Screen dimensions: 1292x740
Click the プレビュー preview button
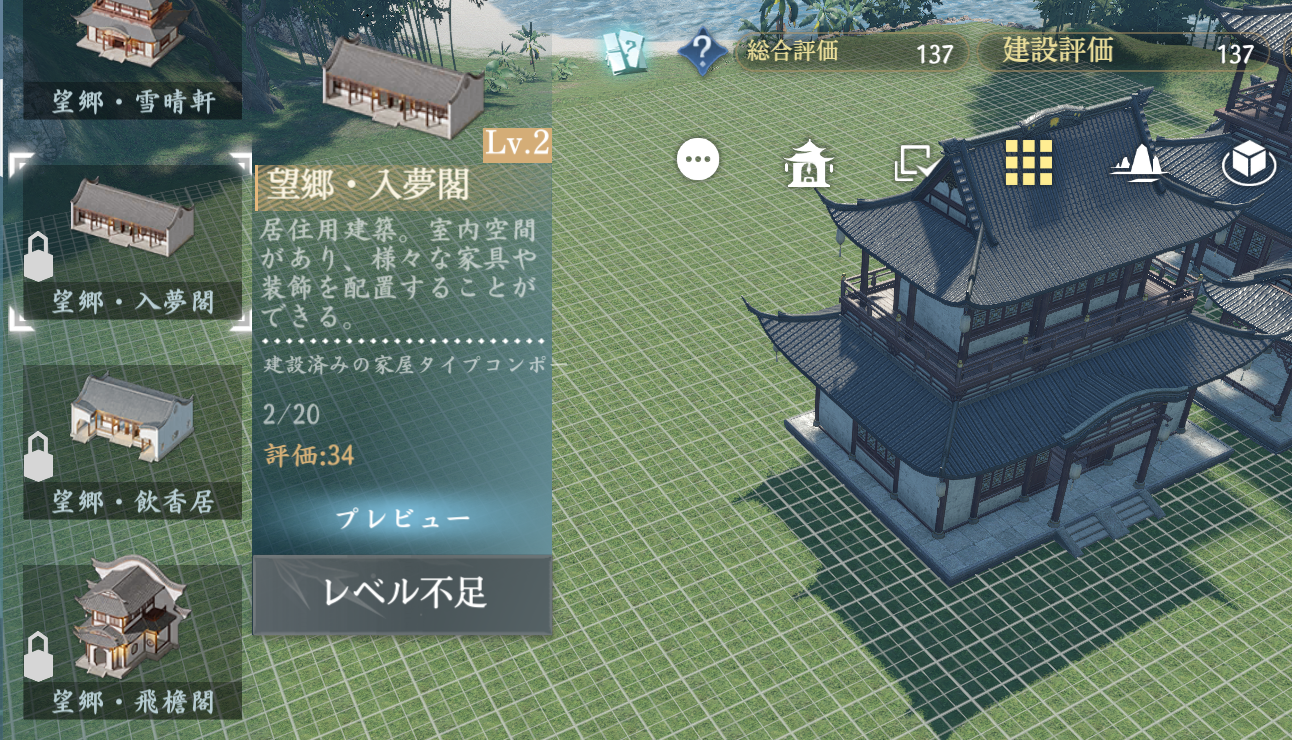402,519
